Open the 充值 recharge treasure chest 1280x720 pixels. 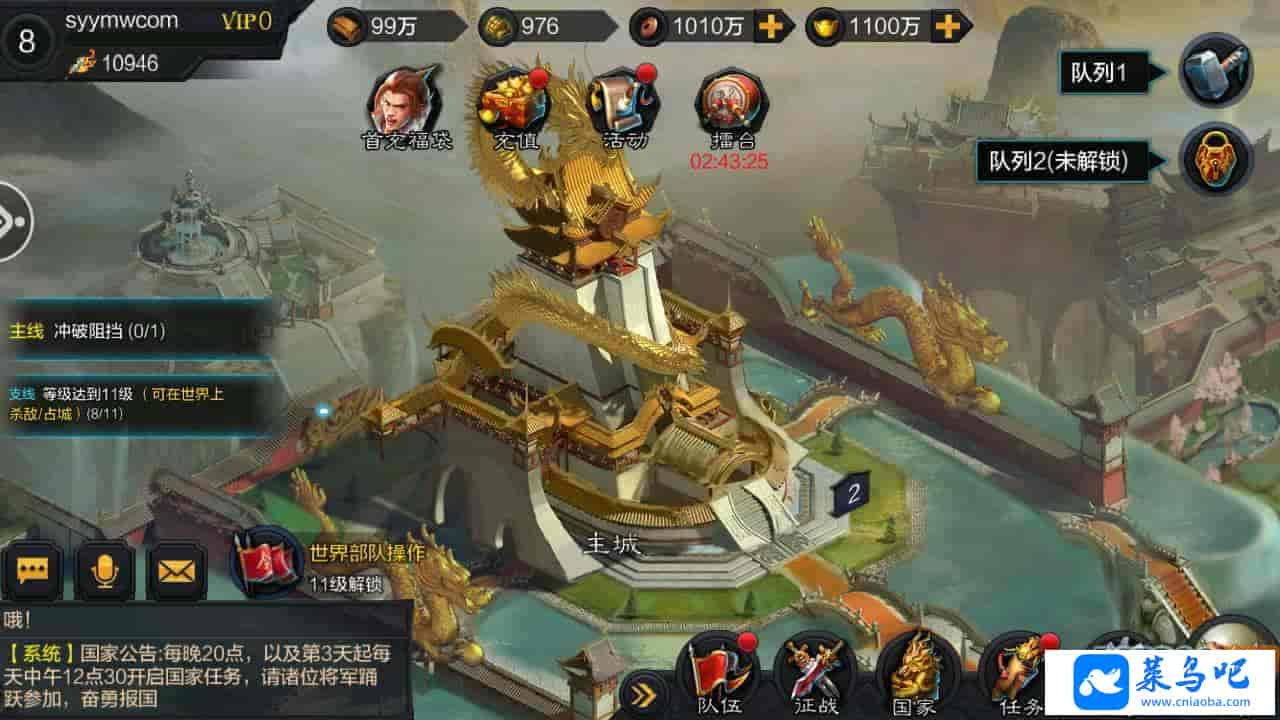tap(516, 102)
